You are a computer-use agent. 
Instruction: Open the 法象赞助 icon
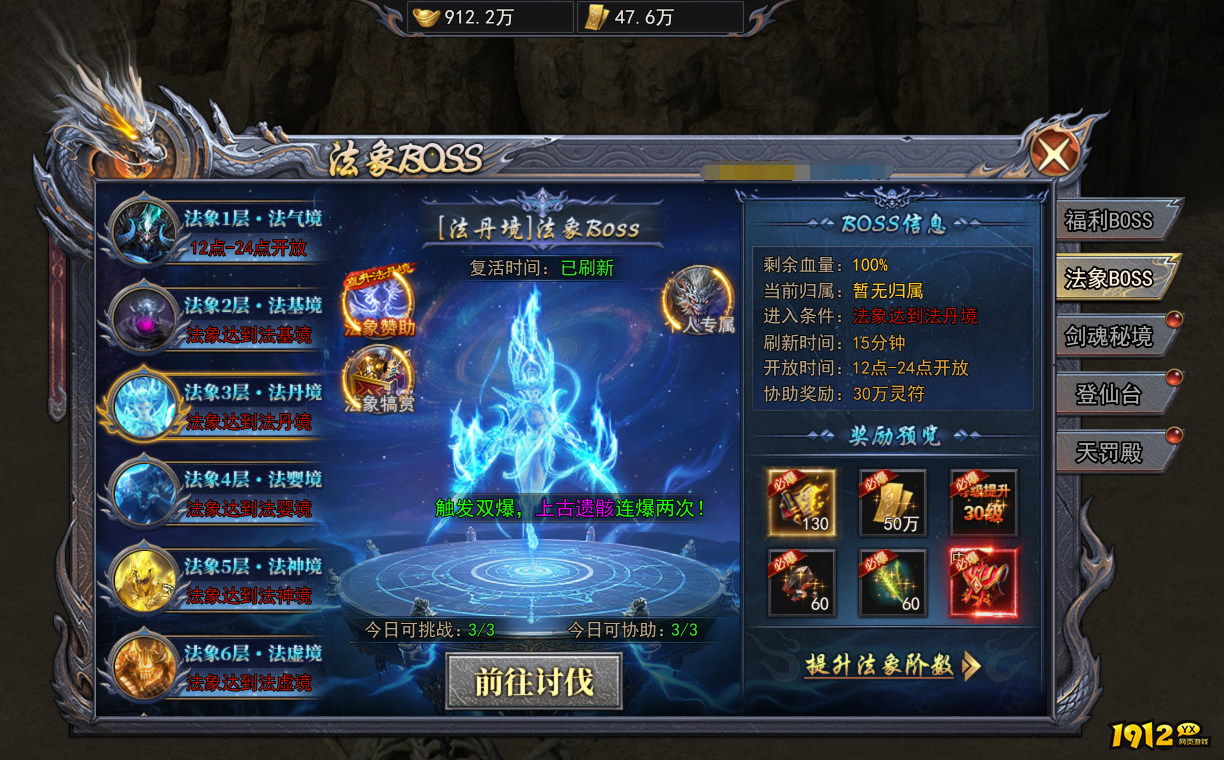click(379, 300)
